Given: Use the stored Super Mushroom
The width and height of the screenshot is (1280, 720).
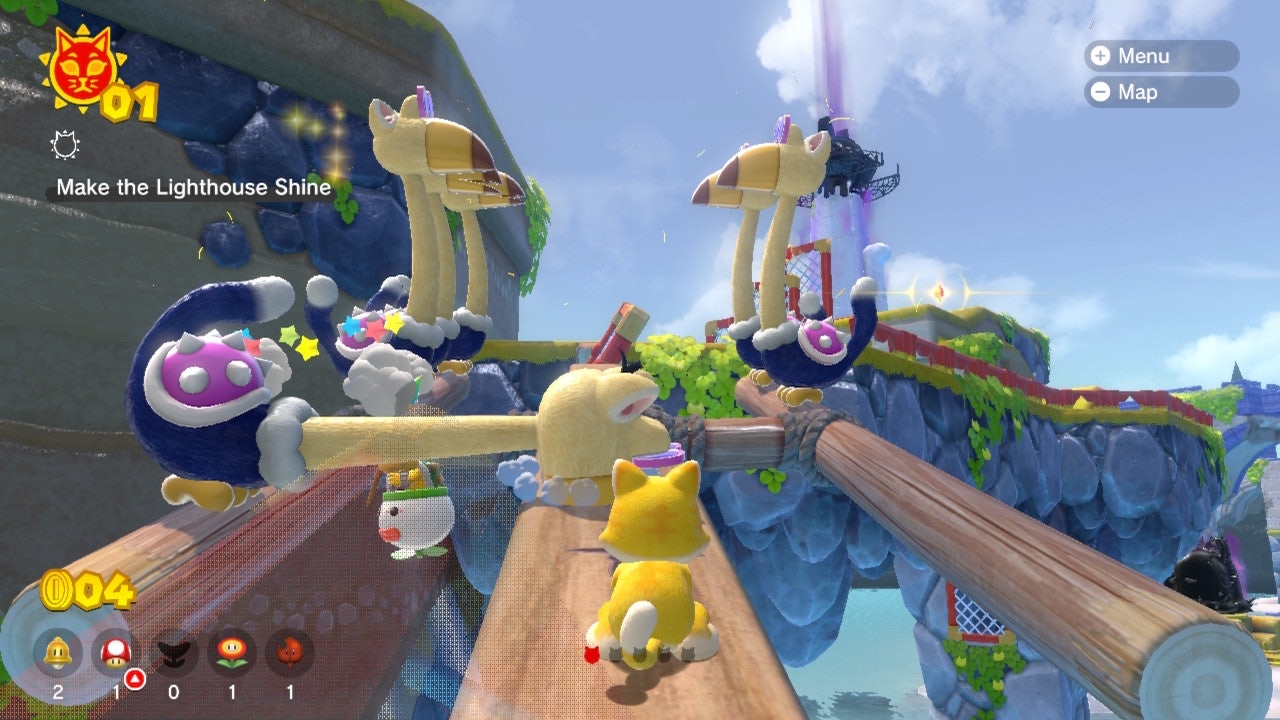Looking at the screenshot, I should tap(112, 653).
